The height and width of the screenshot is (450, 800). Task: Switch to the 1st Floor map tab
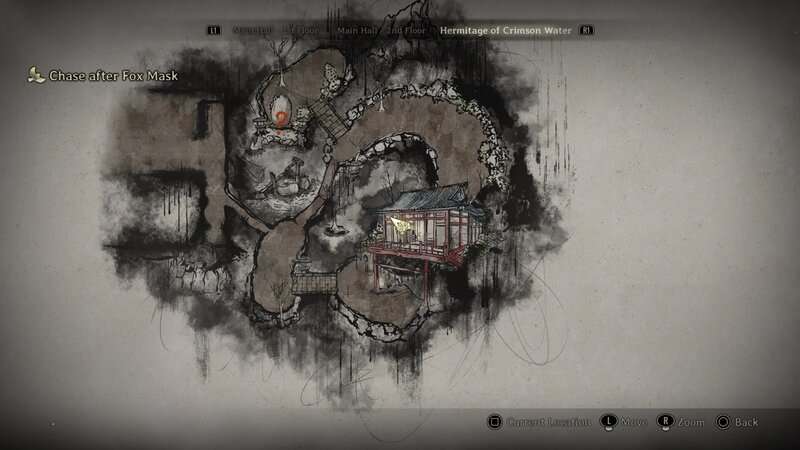[x=302, y=31]
